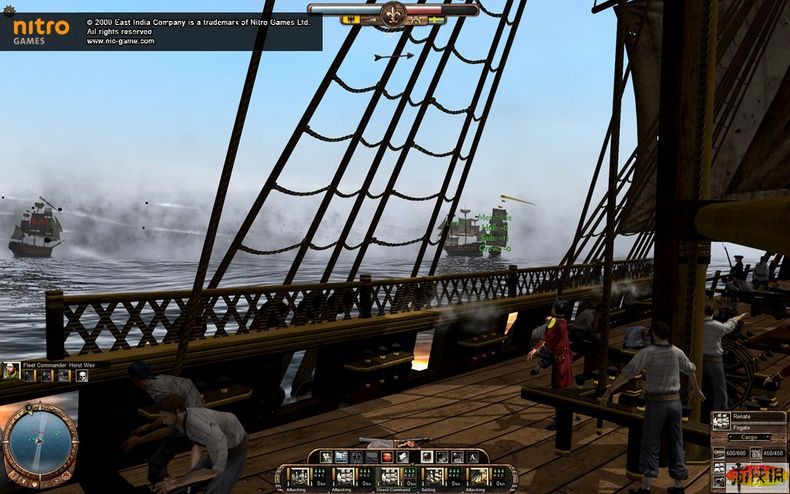Click the skull icon under Fleet Commander
This screenshot has width=790, height=494.
tap(82, 375)
